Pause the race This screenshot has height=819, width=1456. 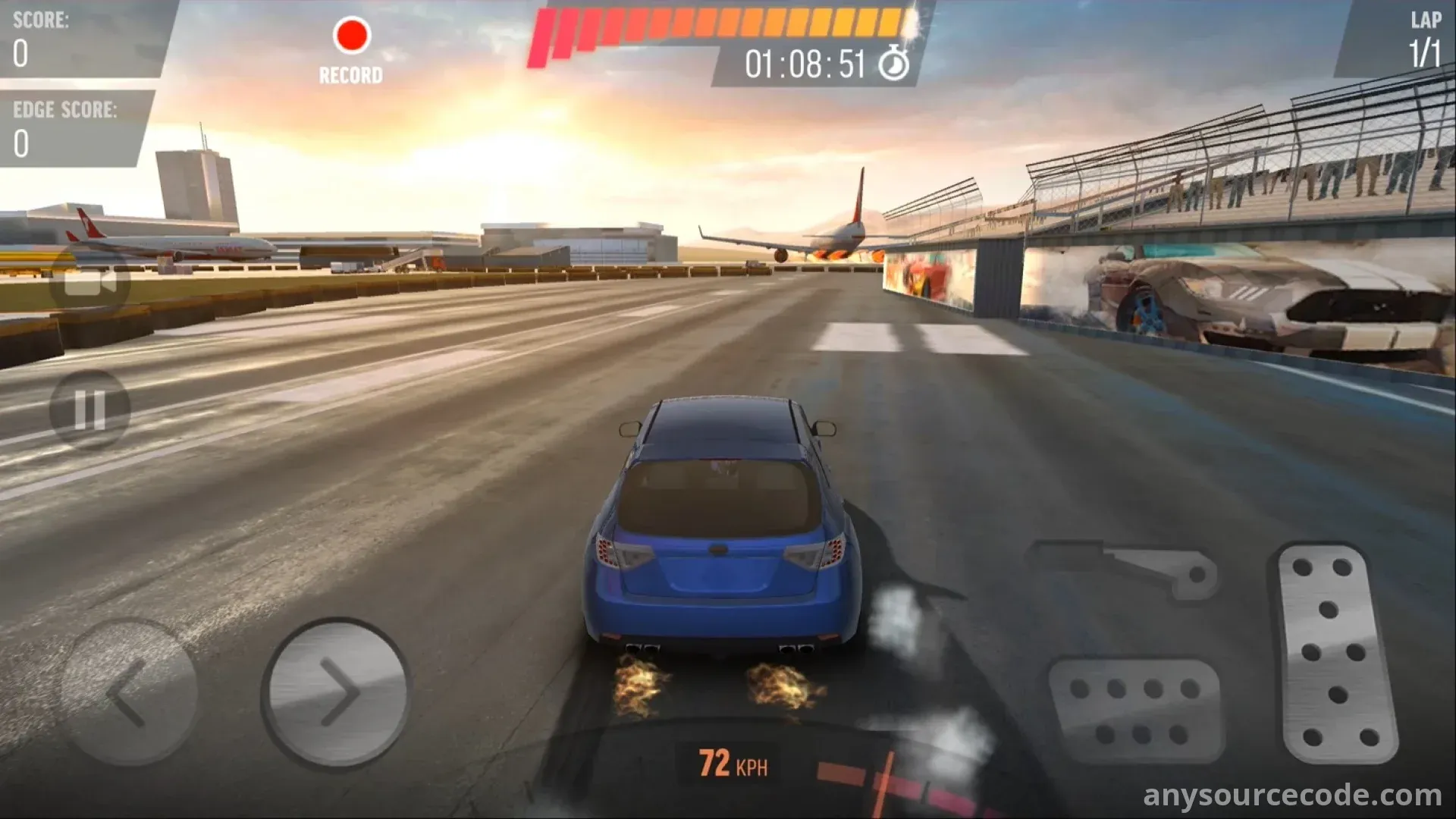click(89, 410)
